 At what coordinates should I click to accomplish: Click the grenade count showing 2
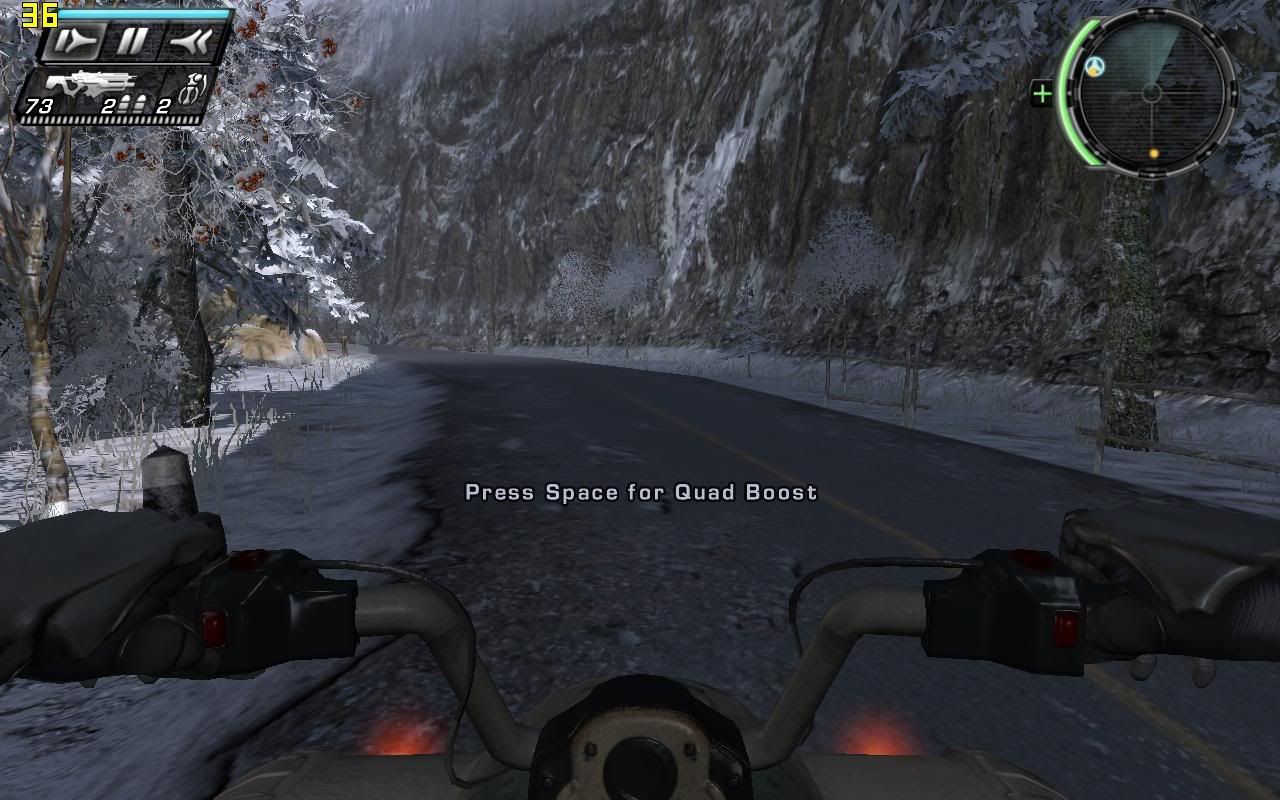pos(163,105)
